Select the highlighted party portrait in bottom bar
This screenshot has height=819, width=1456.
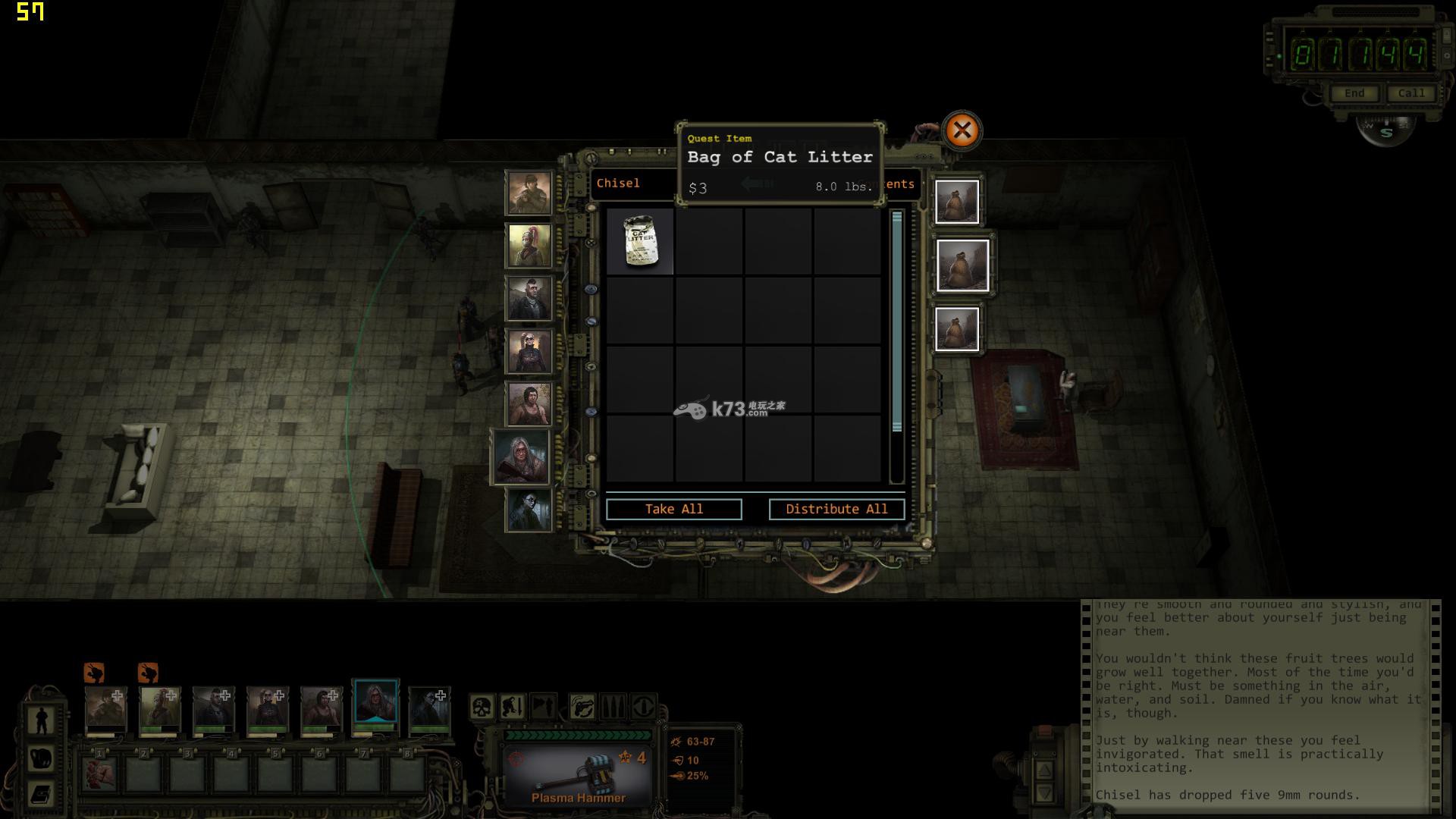pos(375,704)
